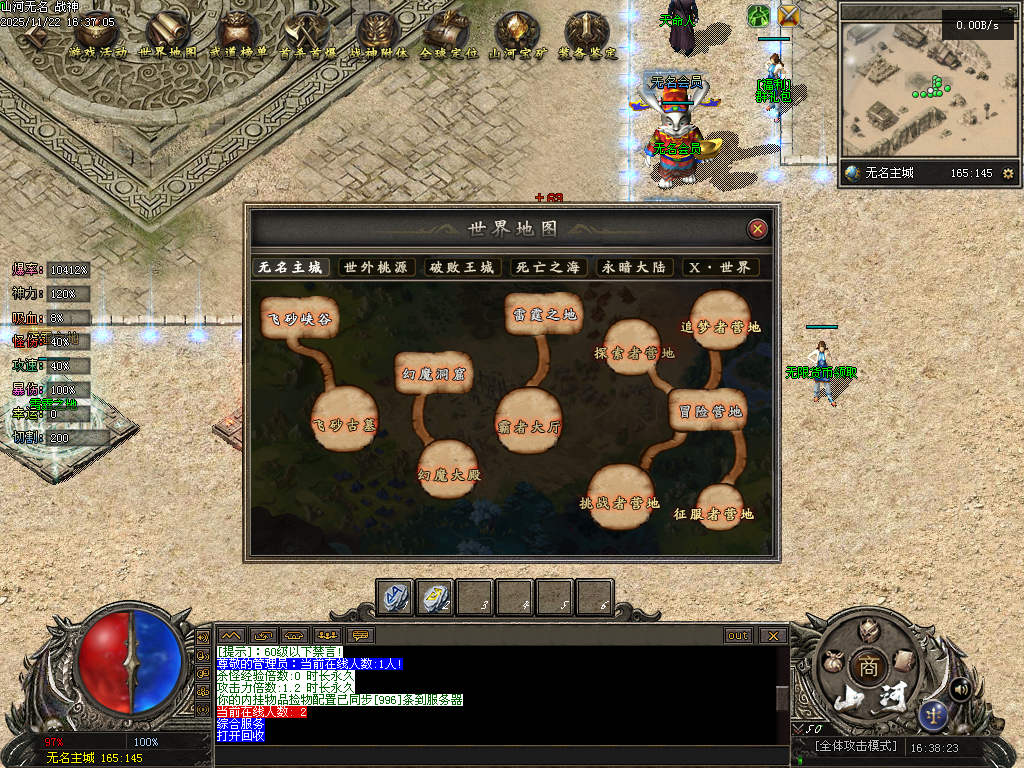This screenshot has height=768, width=1024.
Task: Switch to the 世外桃源 map tab
Action: [x=375, y=267]
